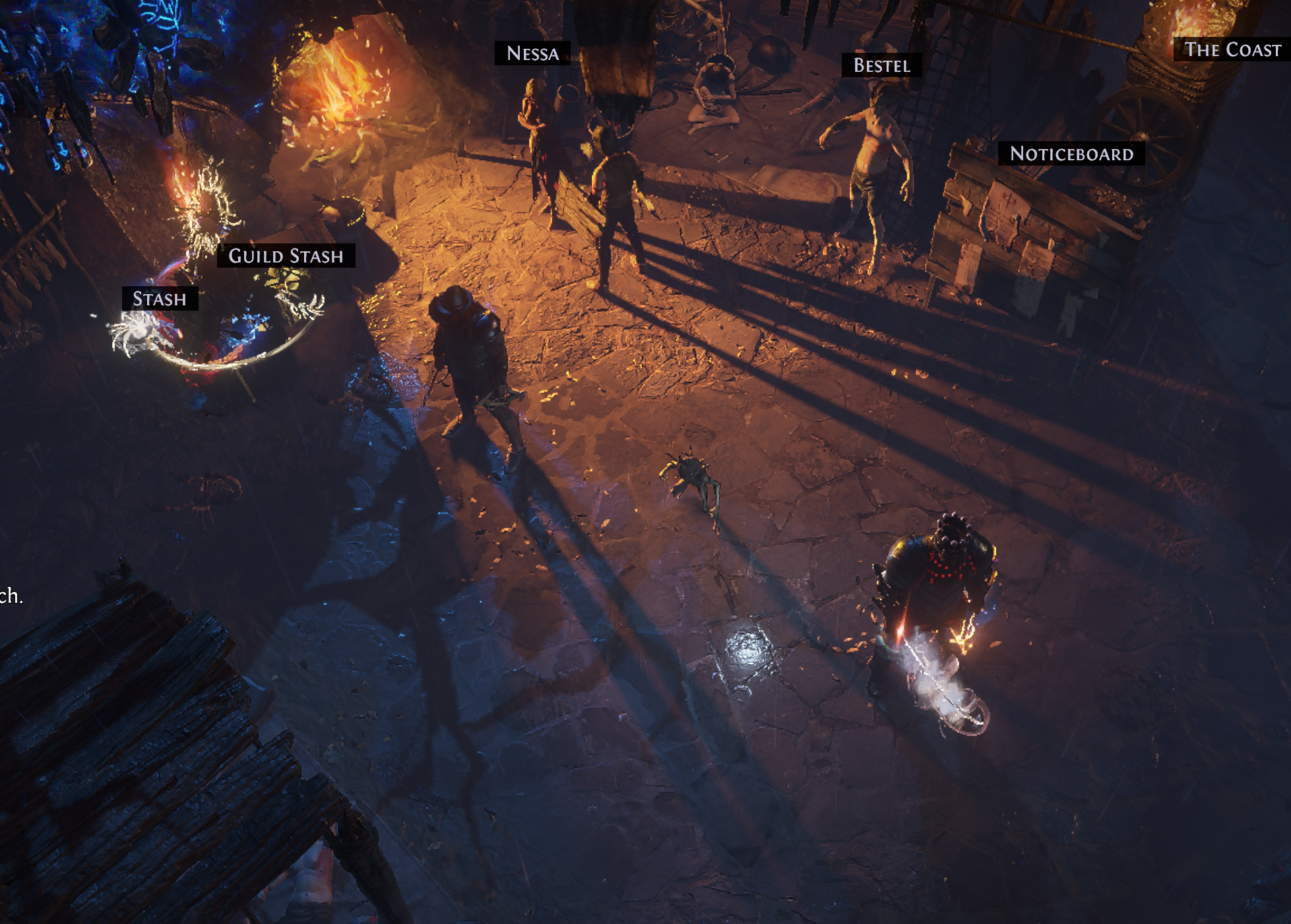Open the Noticeboard label
Image resolution: width=1291 pixels, height=924 pixels.
coord(1071,154)
